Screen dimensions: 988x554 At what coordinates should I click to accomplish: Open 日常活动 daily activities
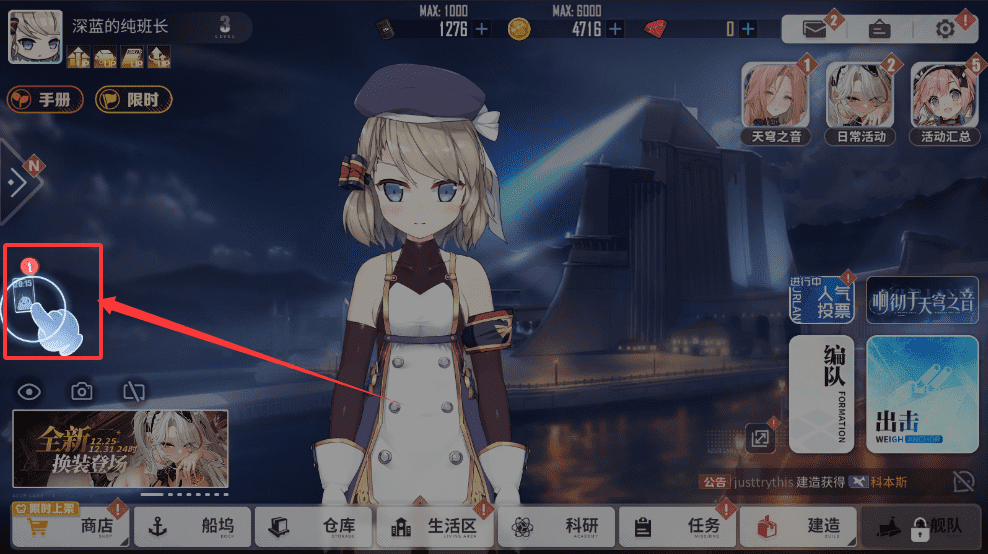pos(859,102)
